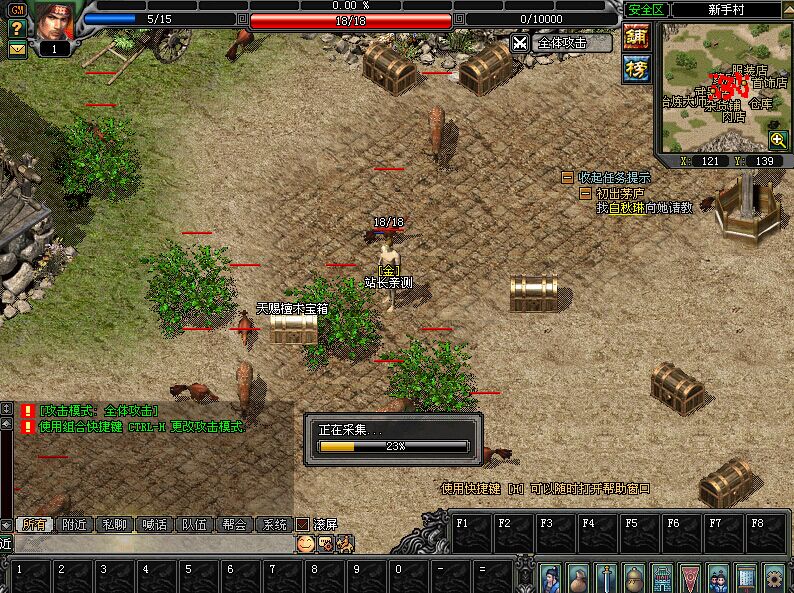Collapse the 收起任务提示 quest tracker
This screenshot has height=593, width=794.
pyautogui.click(x=567, y=178)
